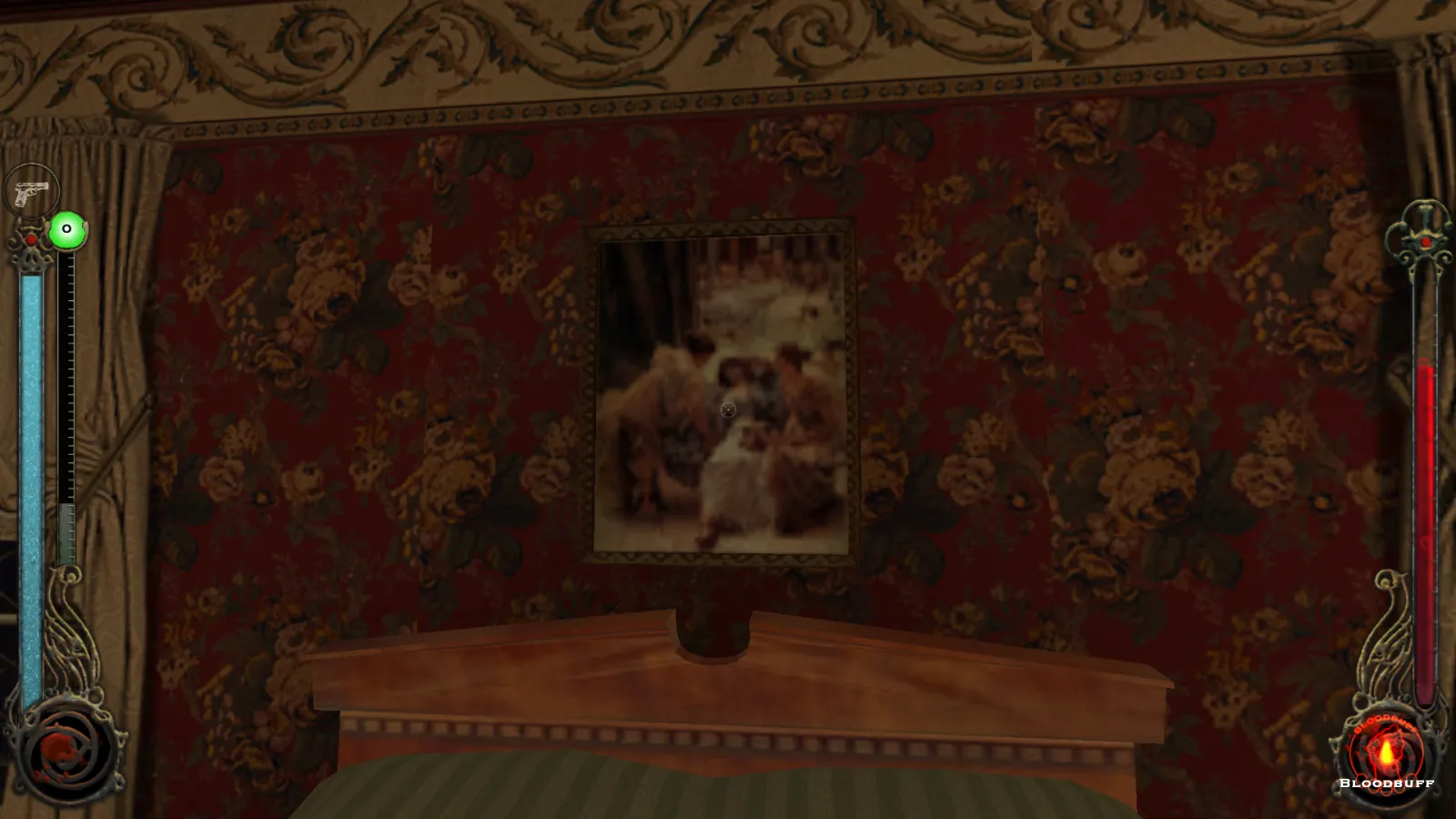The height and width of the screenshot is (819, 1456).
Task: Select the pistol icon in the weapon HUD
Action: click(x=31, y=193)
